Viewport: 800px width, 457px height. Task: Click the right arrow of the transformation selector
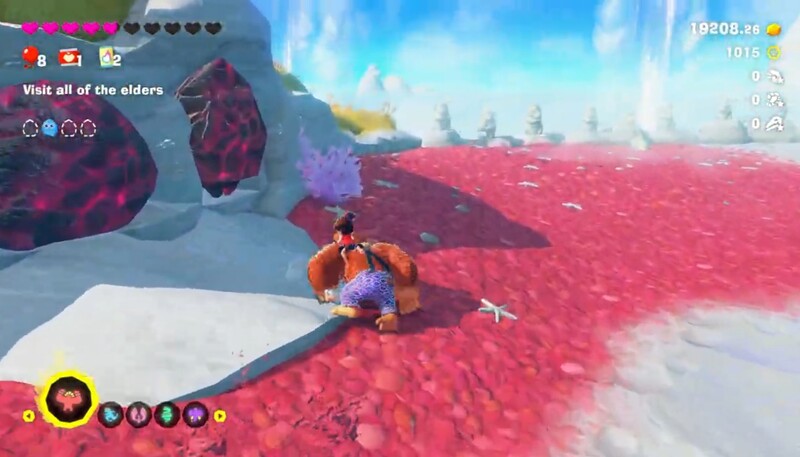[220, 415]
